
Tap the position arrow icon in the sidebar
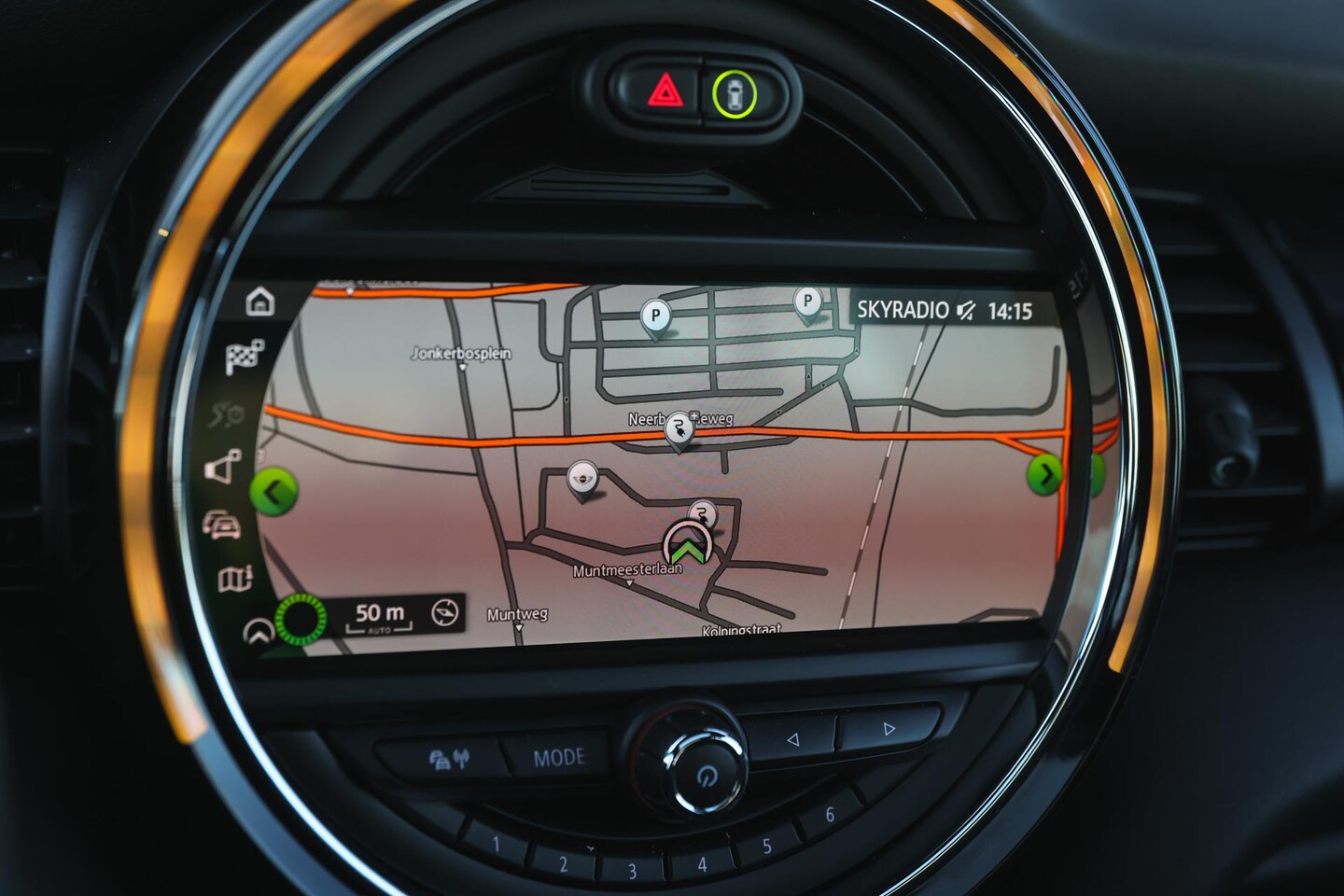click(x=257, y=633)
